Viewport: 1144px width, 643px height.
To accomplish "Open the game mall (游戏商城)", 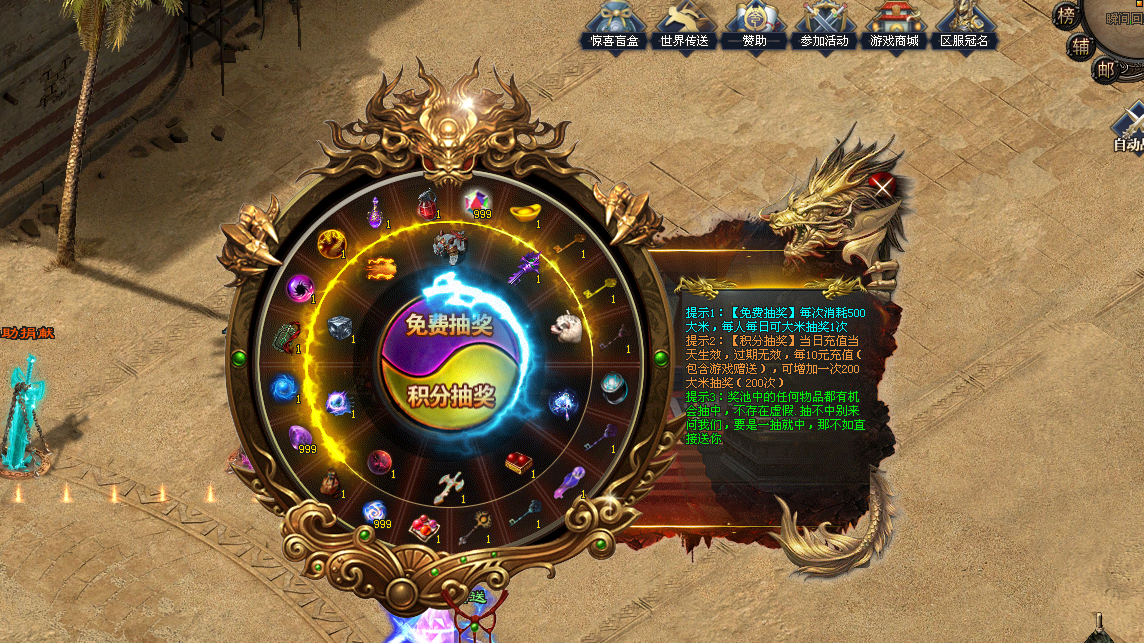I will point(894,25).
